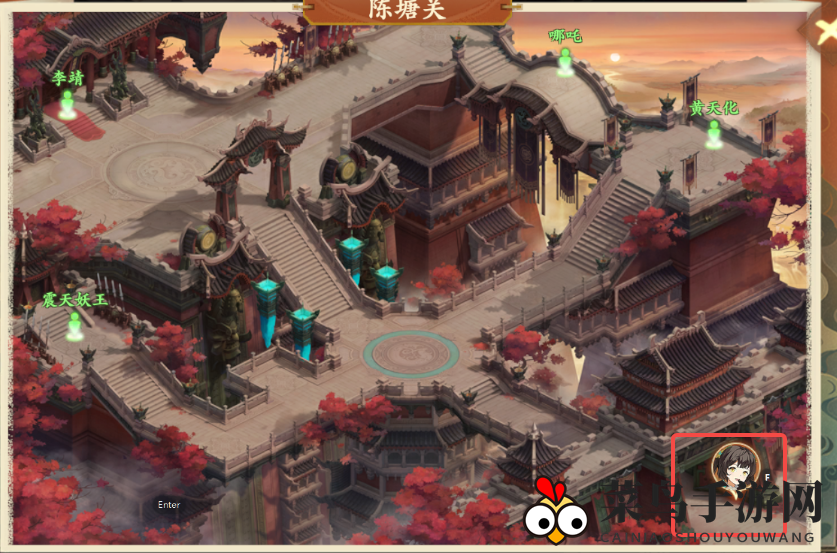This screenshot has width=837, height=553.
Task: Select the 李靖 NPC marker
Action: pos(67,102)
